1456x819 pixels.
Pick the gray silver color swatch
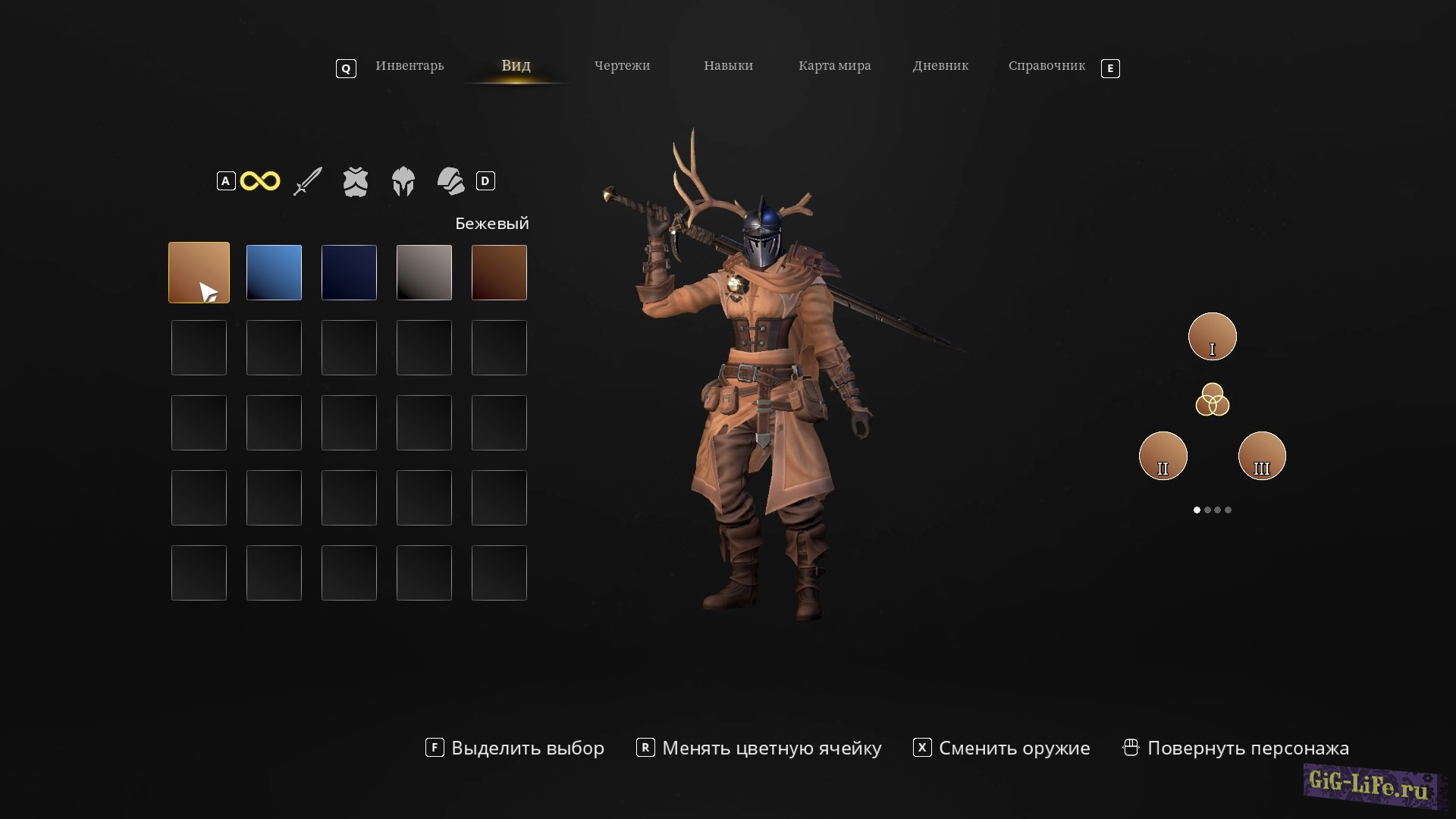[x=424, y=272]
